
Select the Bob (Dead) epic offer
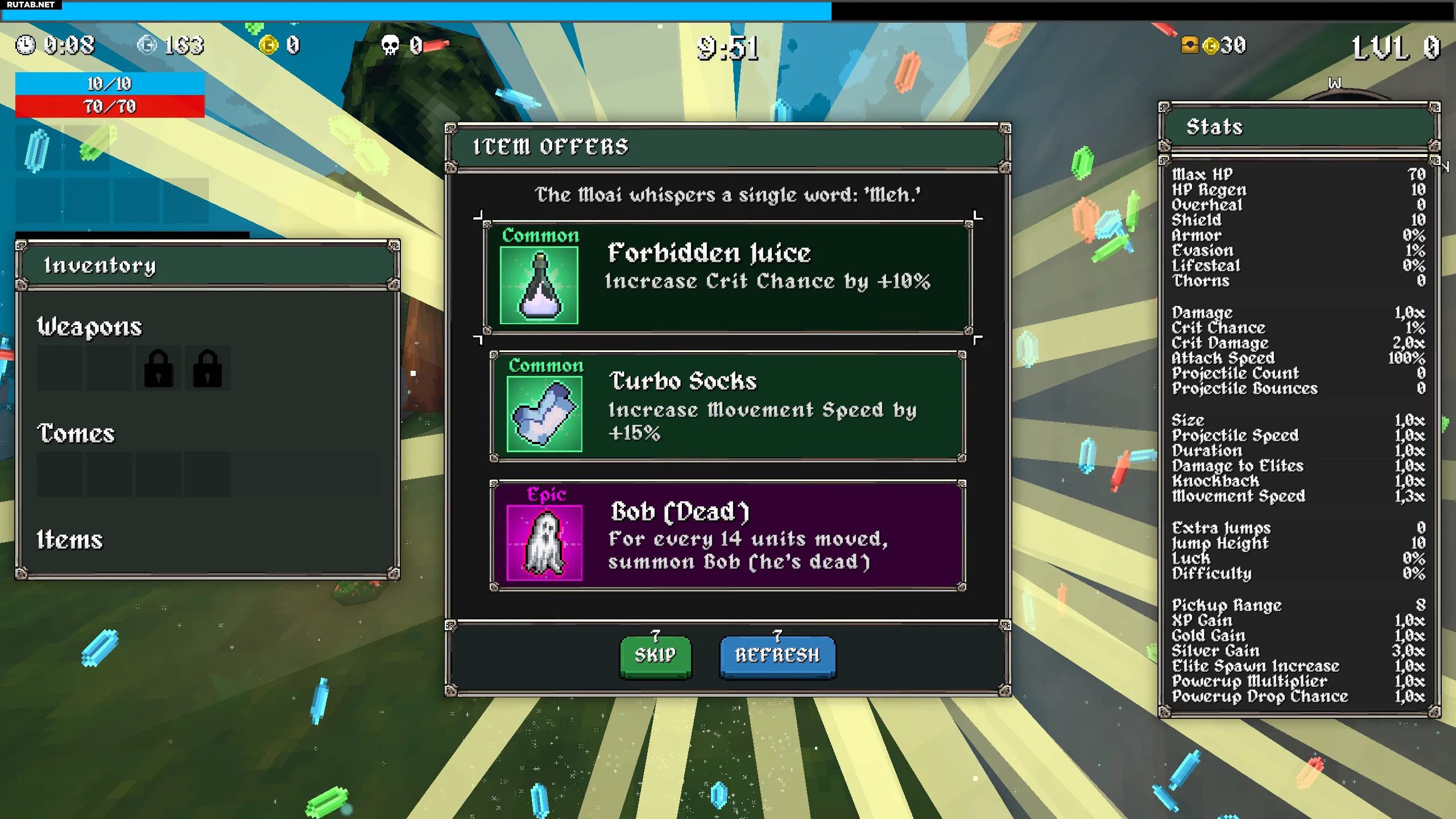[727, 535]
